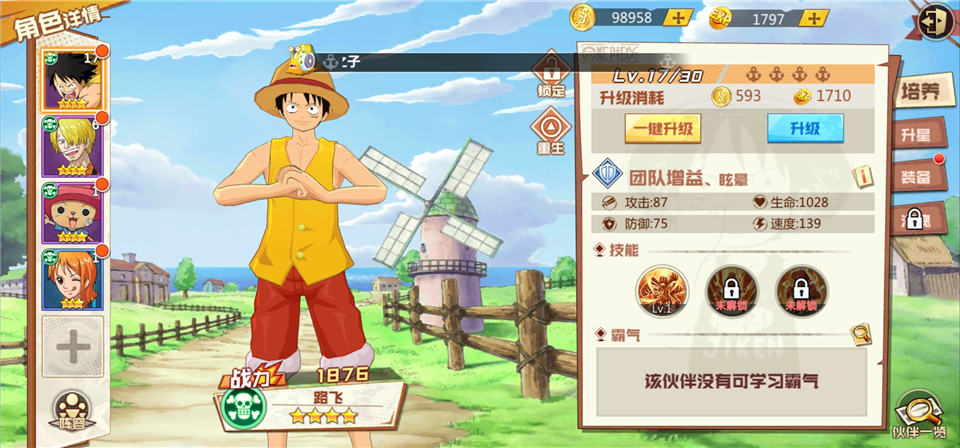960x448 pixels.
Task: Click the yellow 一键升级 button
Action: coord(662,129)
